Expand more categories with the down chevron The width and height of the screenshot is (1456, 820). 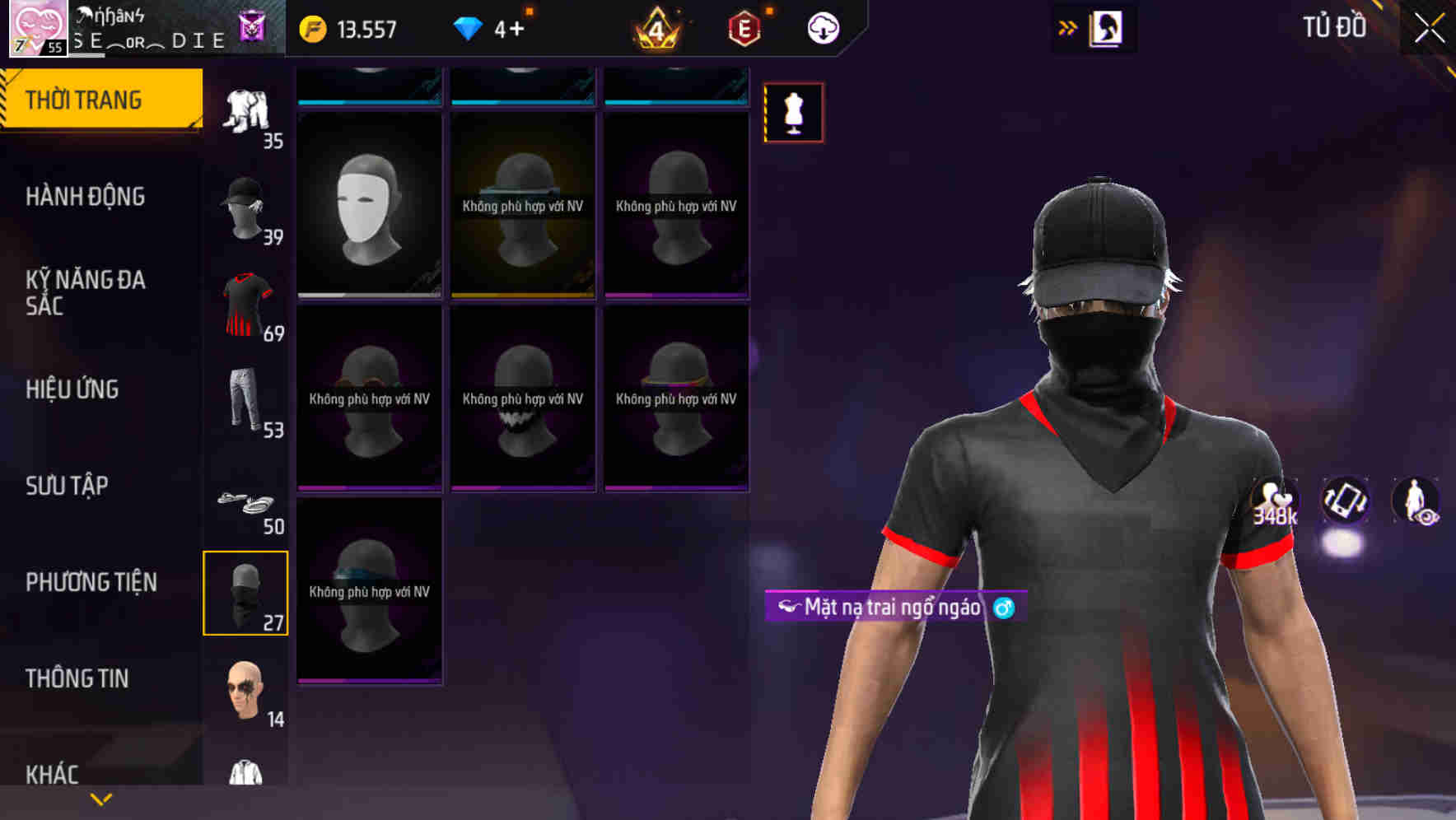click(100, 799)
